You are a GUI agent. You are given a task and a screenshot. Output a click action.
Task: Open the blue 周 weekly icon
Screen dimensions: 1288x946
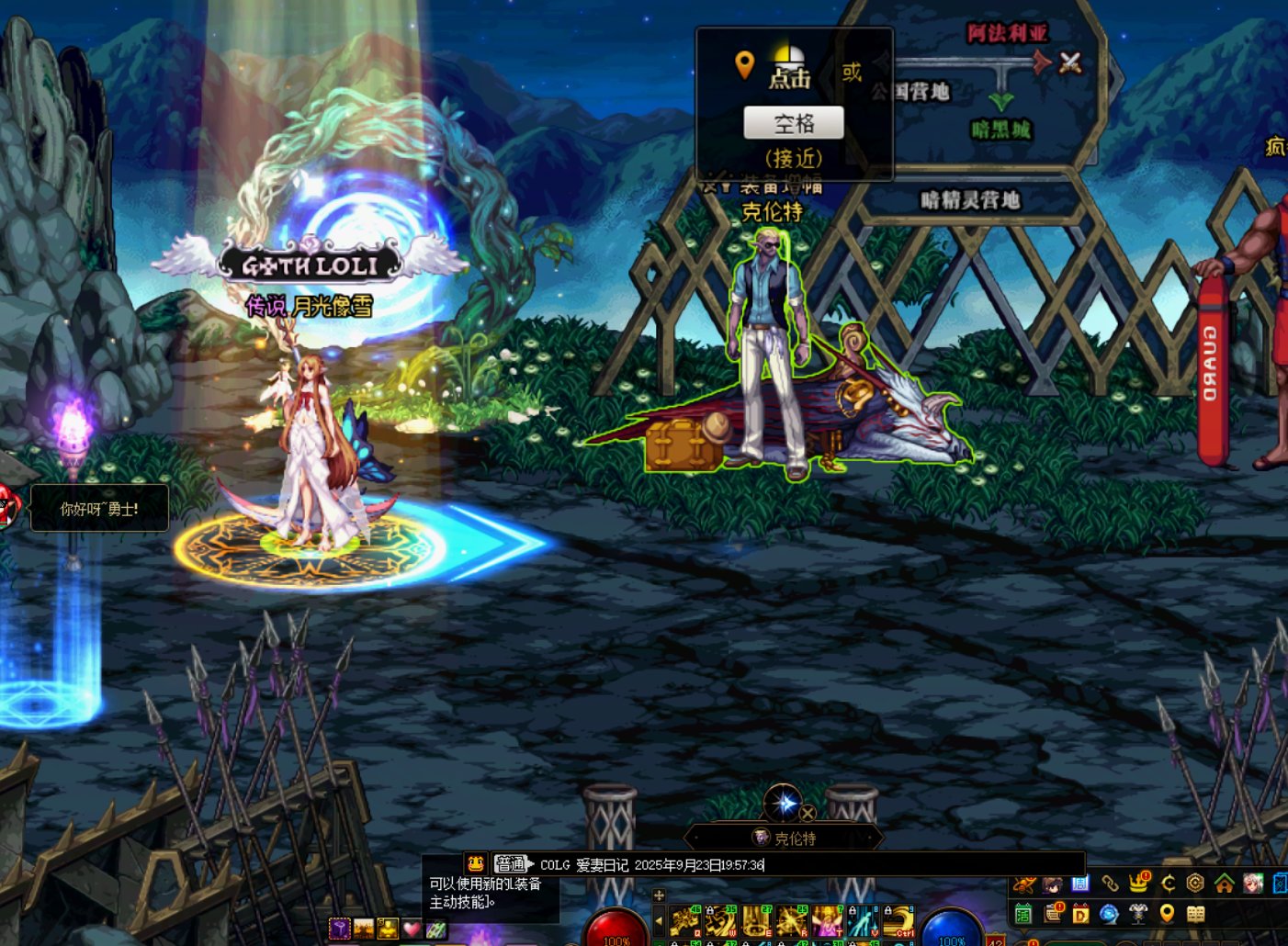click(x=1080, y=884)
